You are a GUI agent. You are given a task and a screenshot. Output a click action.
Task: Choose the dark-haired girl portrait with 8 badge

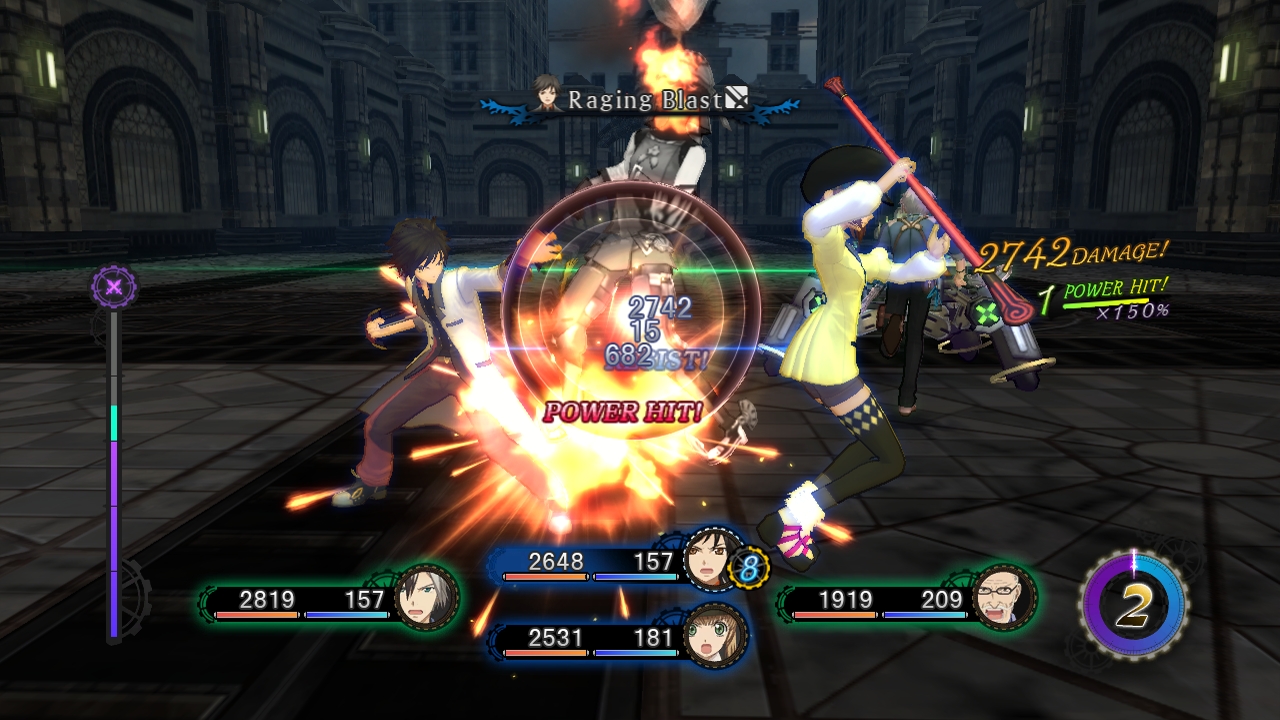tap(714, 558)
